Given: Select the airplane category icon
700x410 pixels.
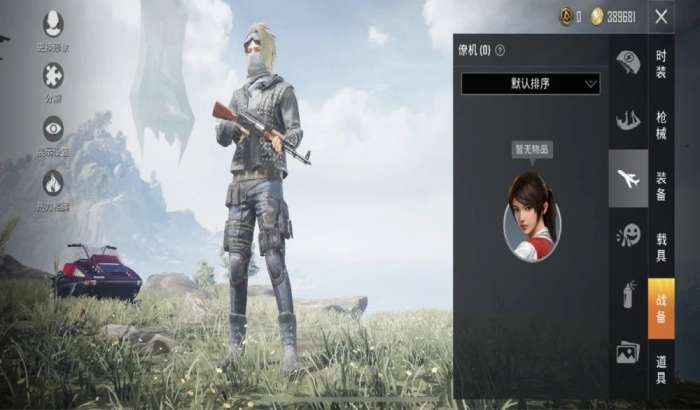Looking at the screenshot, I should [x=628, y=179].
